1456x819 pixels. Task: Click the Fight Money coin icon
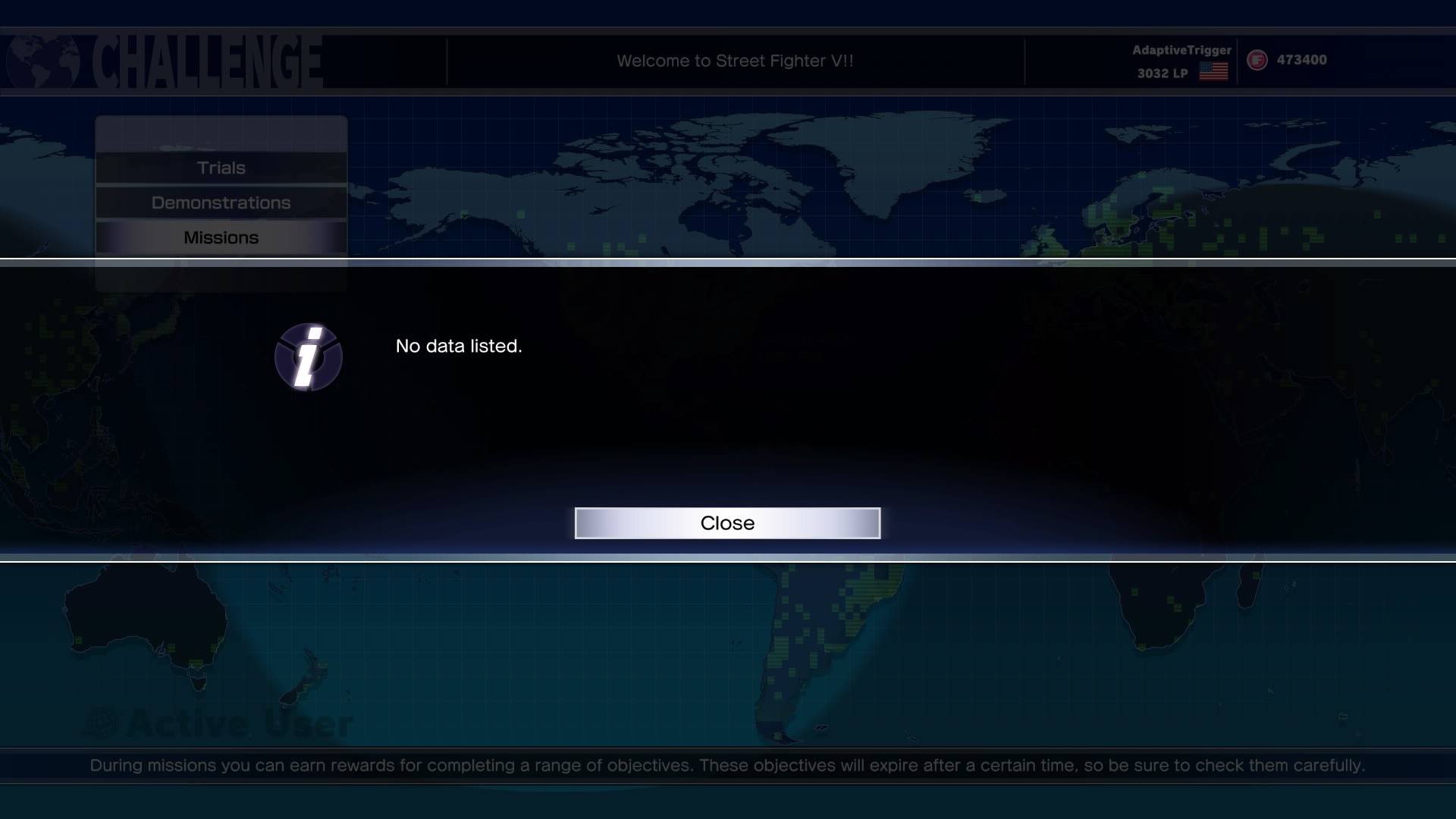click(1256, 60)
